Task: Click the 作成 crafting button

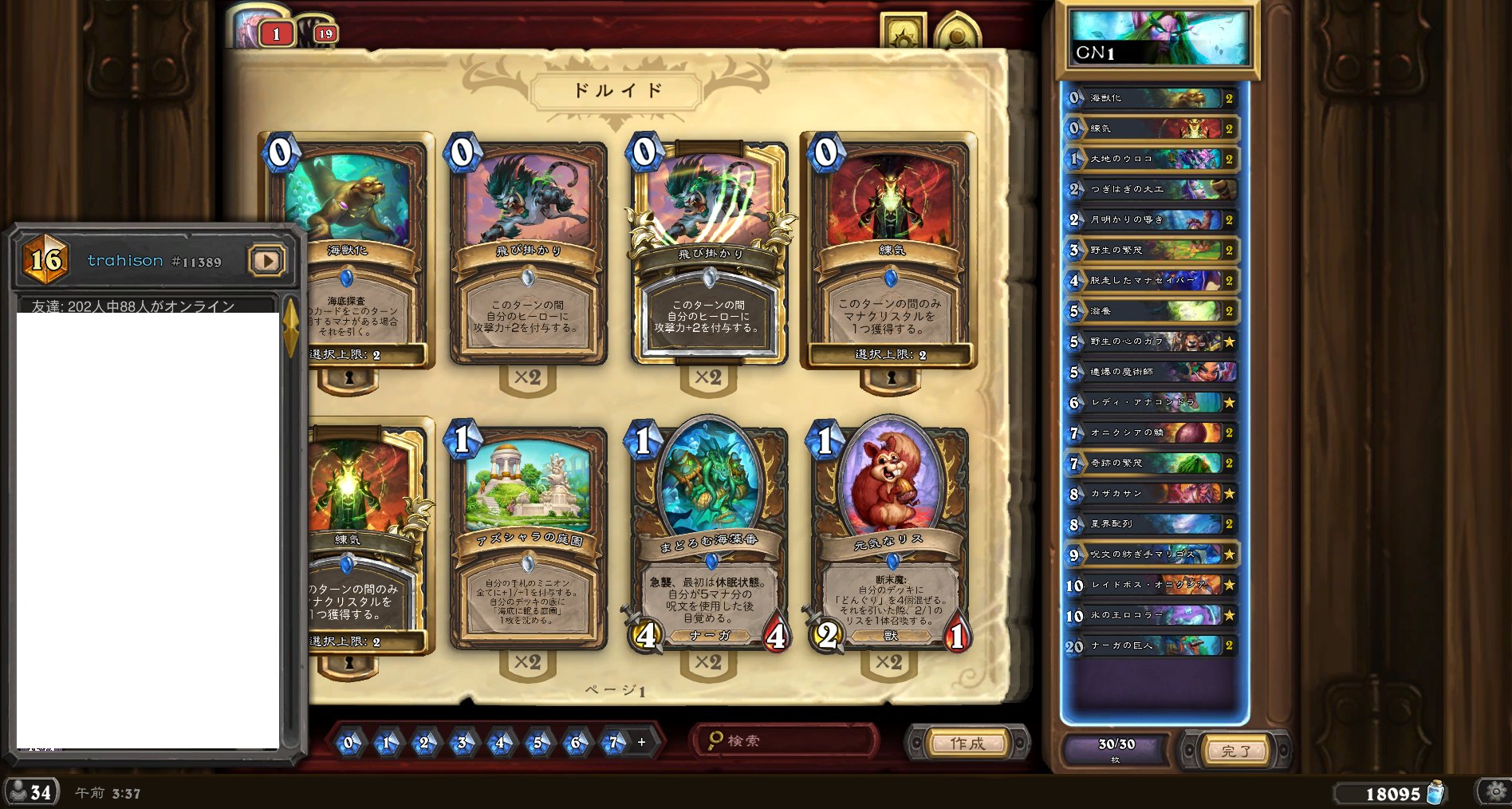Action: (967, 743)
